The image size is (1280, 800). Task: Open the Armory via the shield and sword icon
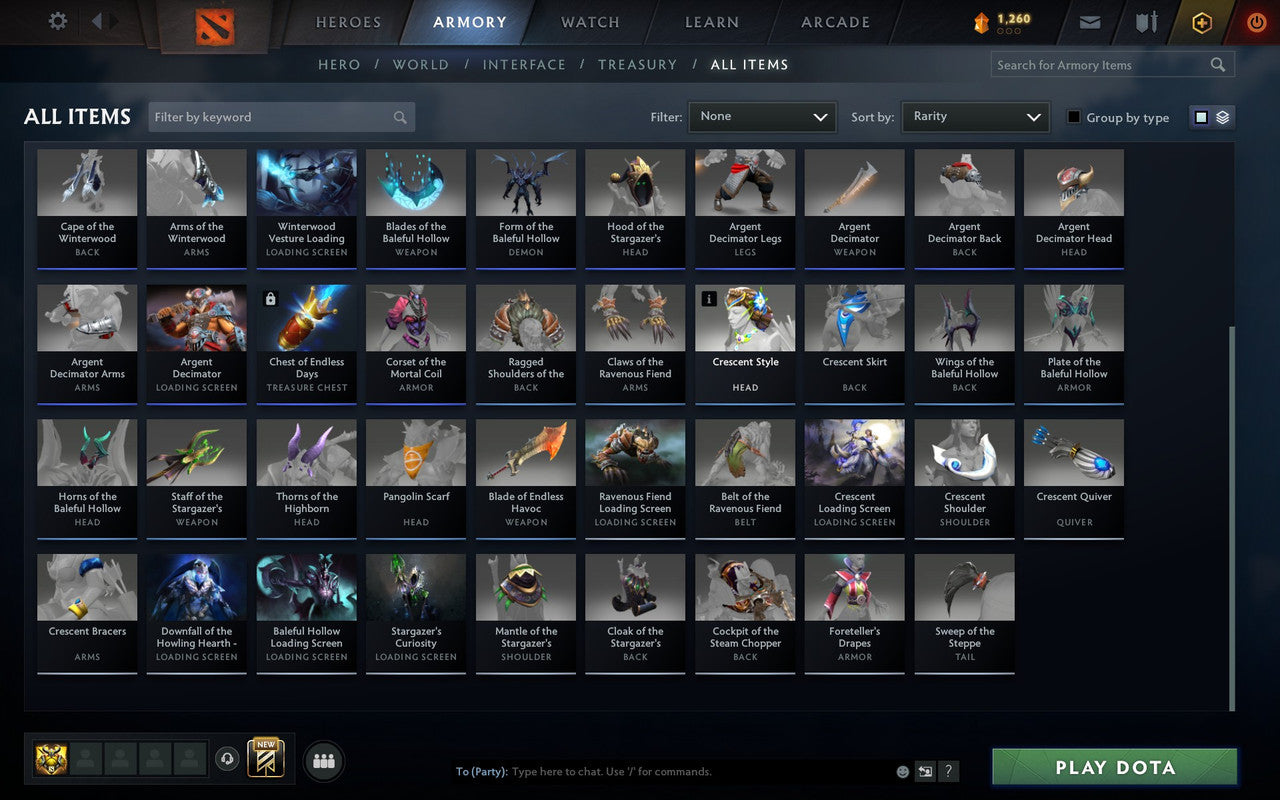(x=1145, y=21)
